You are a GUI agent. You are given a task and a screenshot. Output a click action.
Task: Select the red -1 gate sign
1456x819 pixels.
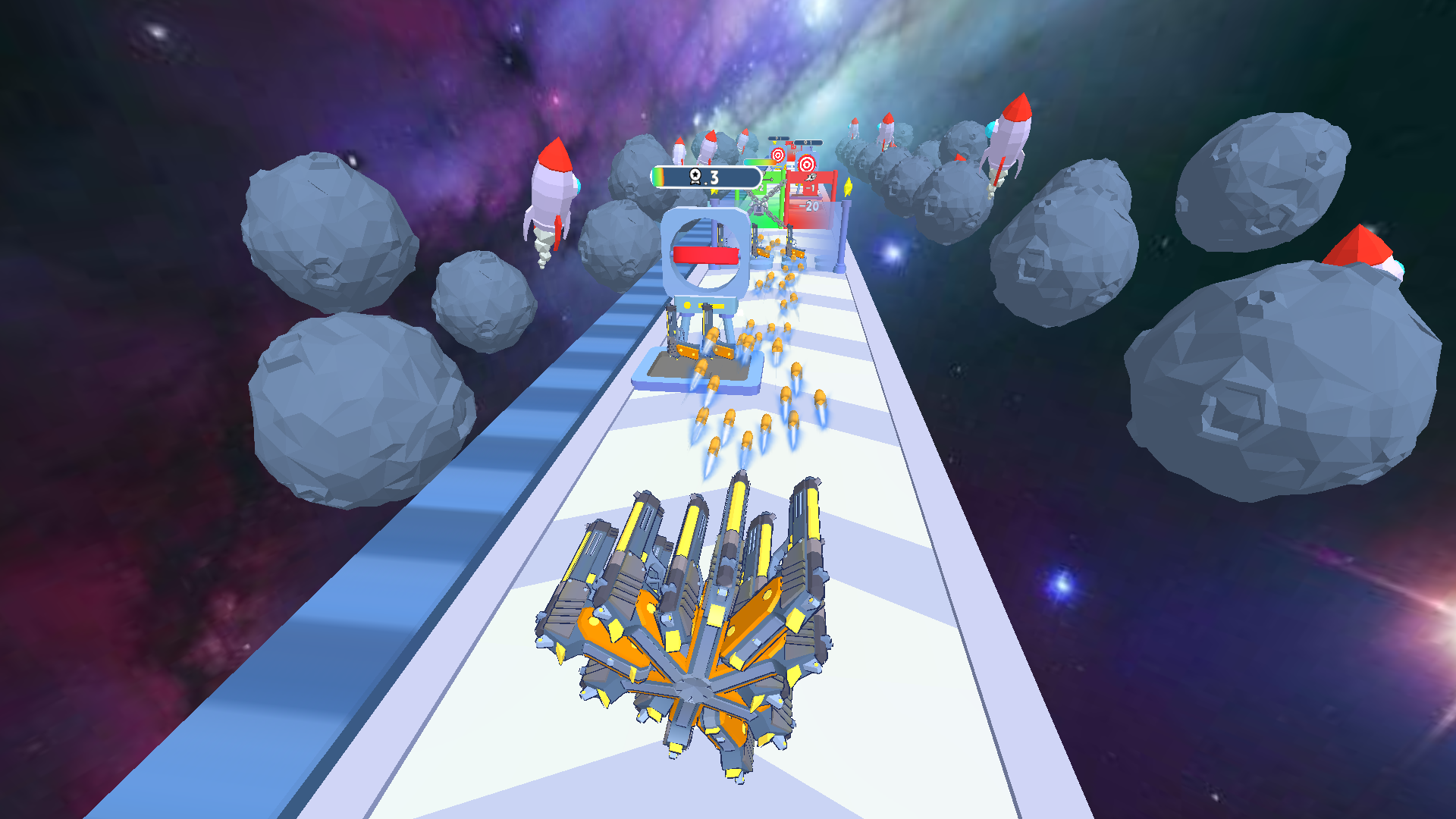pos(811,187)
